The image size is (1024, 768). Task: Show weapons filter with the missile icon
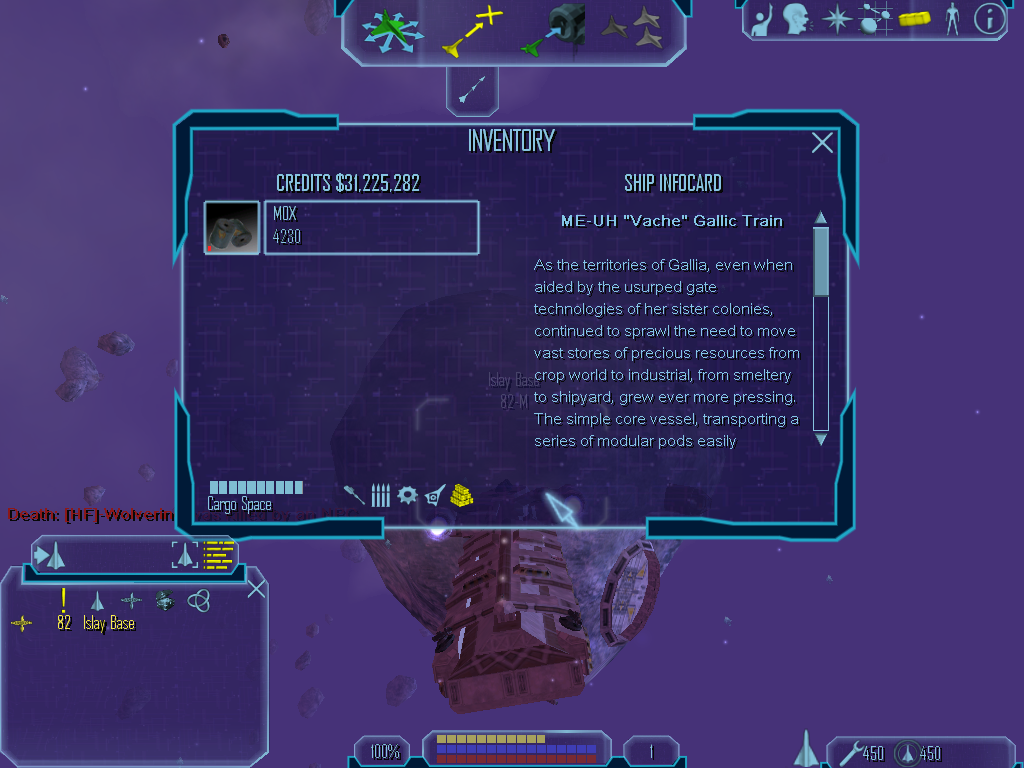point(353,494)
